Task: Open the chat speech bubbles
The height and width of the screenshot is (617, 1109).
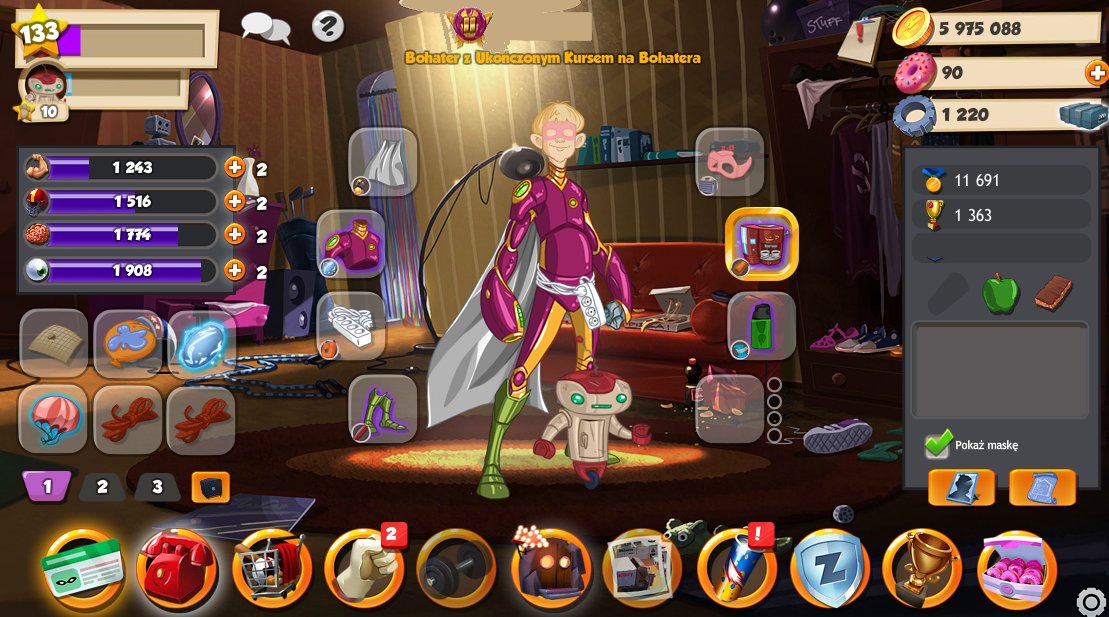Action: pos(265,27)
